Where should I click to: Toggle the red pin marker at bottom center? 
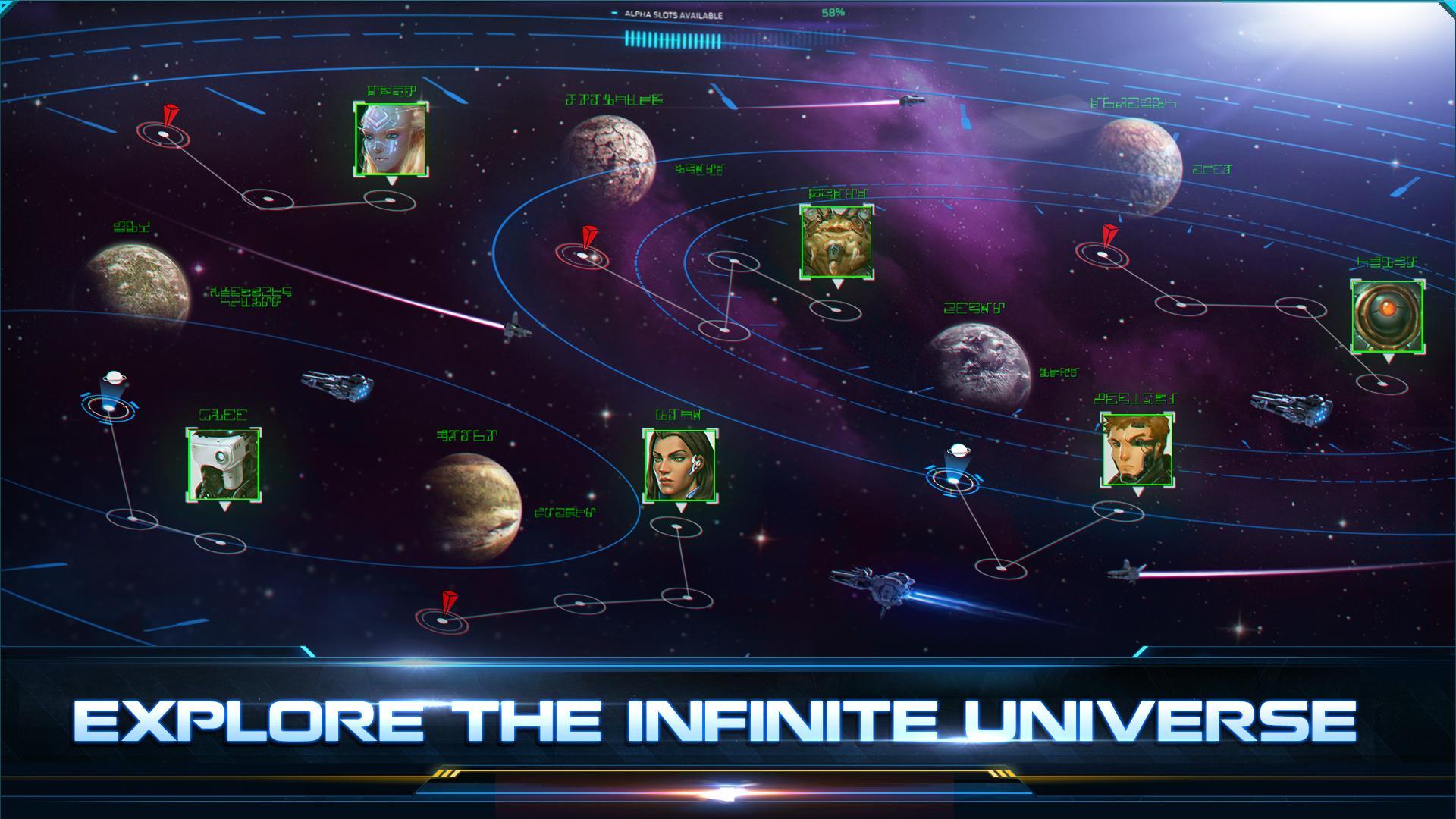coord(446,614)
